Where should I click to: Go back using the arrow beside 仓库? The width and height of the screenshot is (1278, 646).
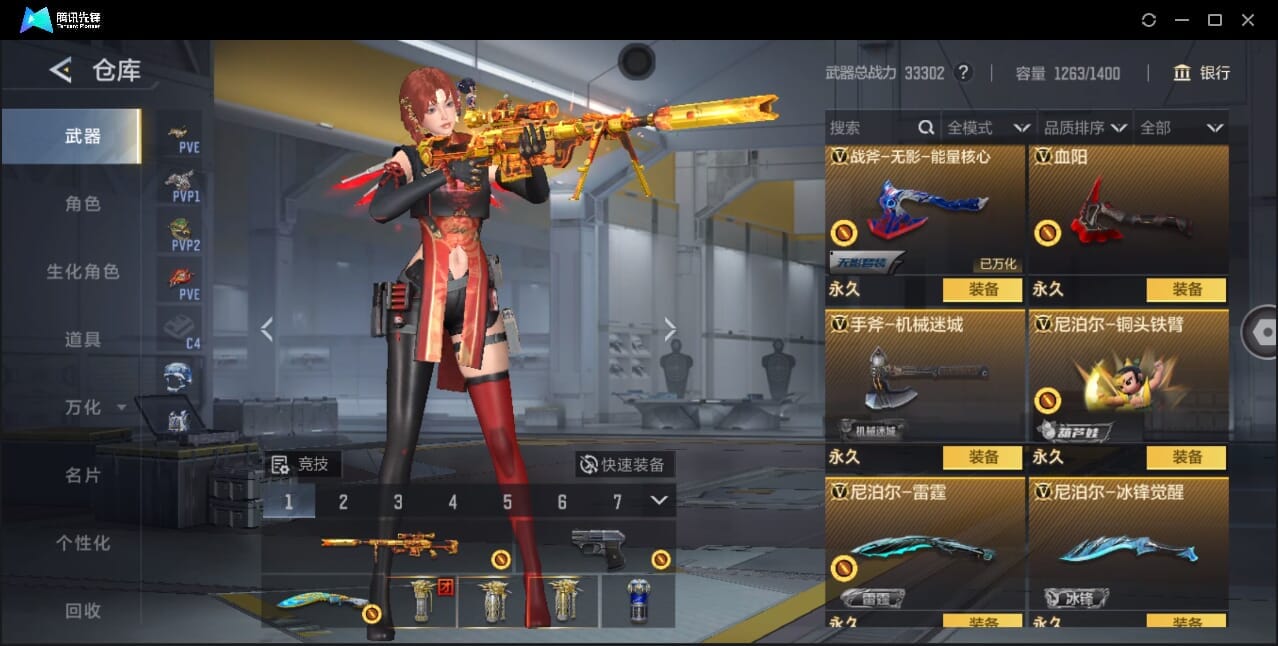(x=61, y=70)
